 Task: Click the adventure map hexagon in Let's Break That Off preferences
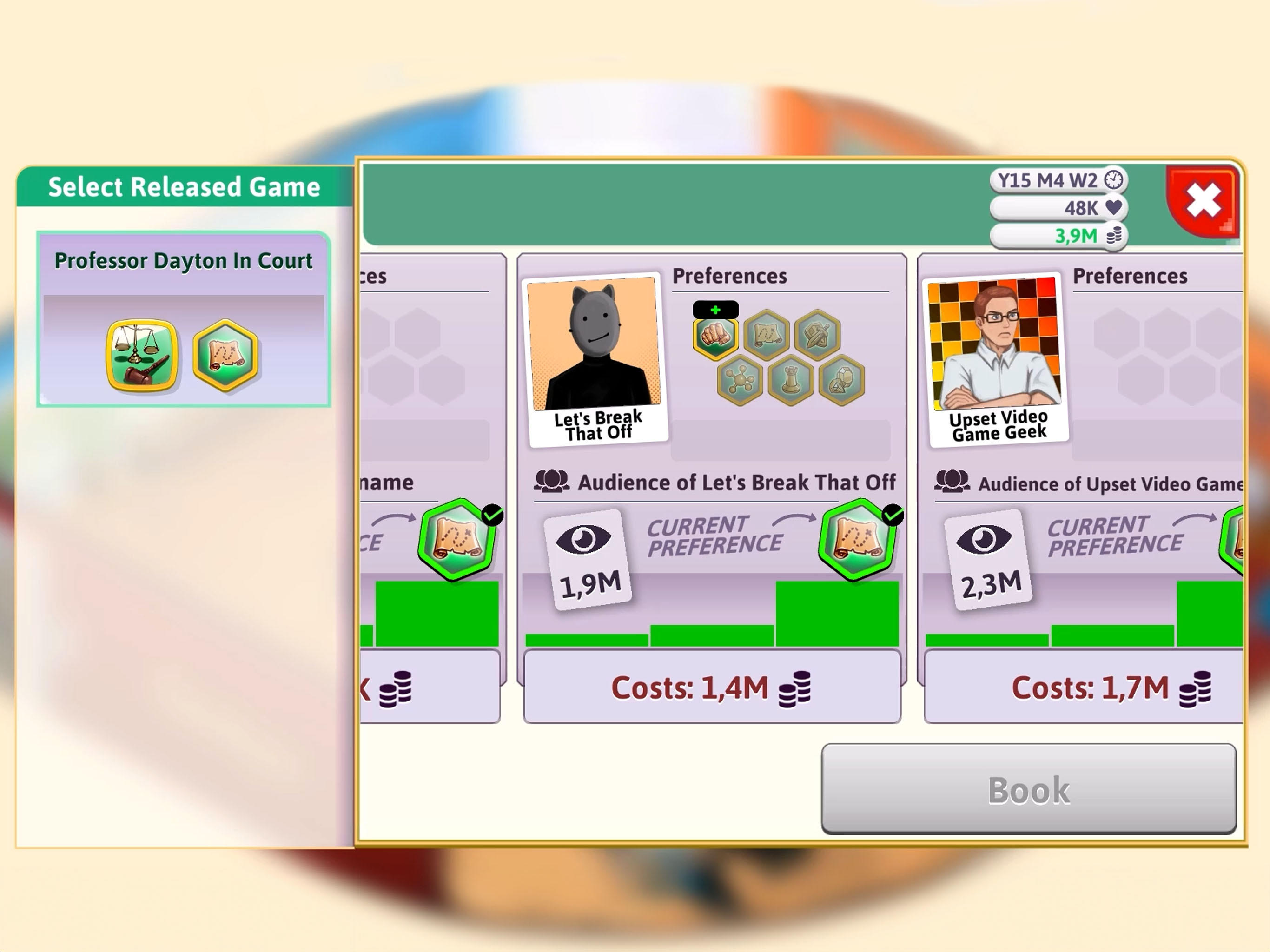coord(767,333)
